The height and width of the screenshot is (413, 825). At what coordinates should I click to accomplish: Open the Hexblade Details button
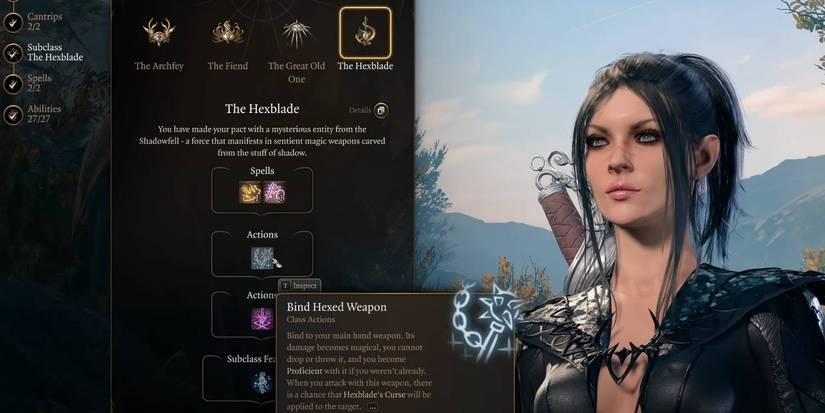click(380, 110)
